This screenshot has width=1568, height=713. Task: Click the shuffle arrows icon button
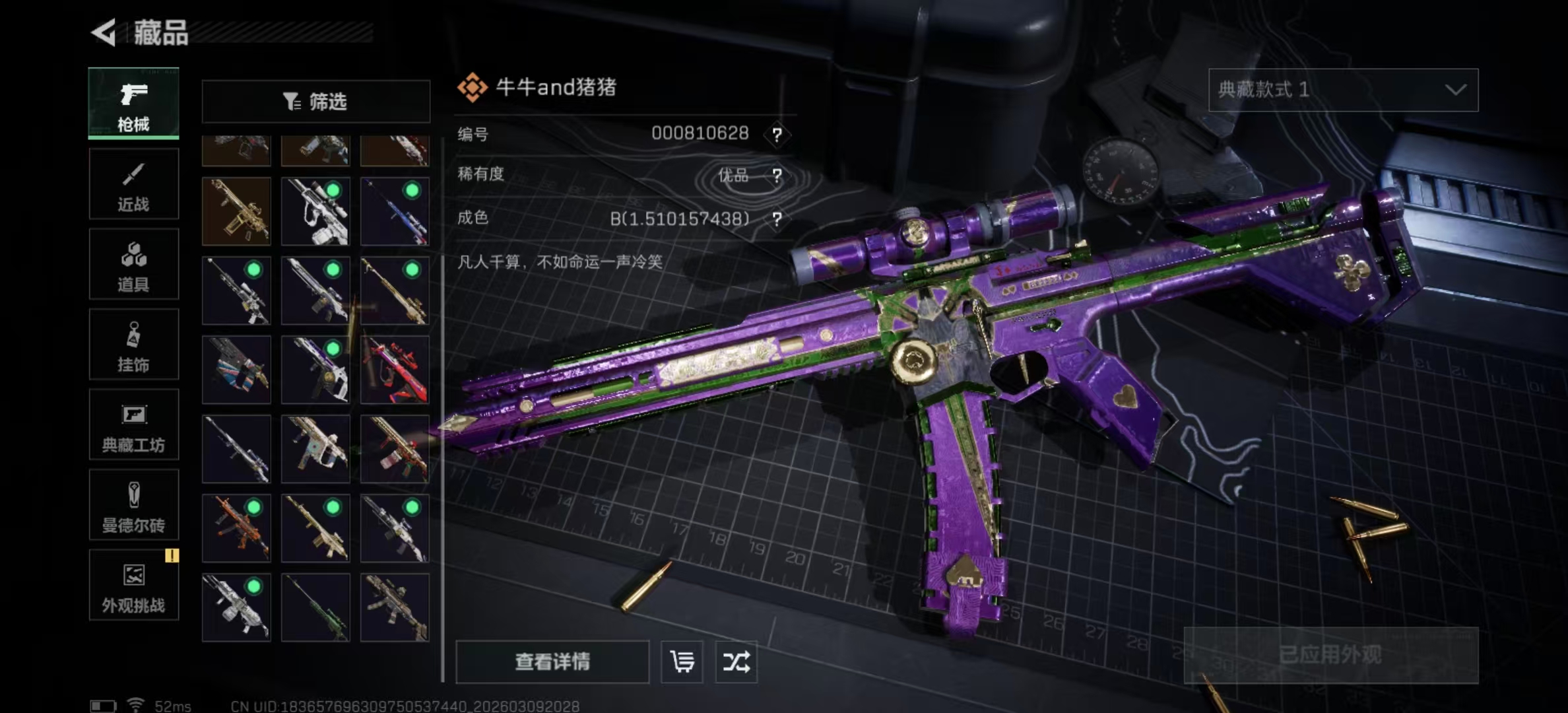click(x=736, y=662)
